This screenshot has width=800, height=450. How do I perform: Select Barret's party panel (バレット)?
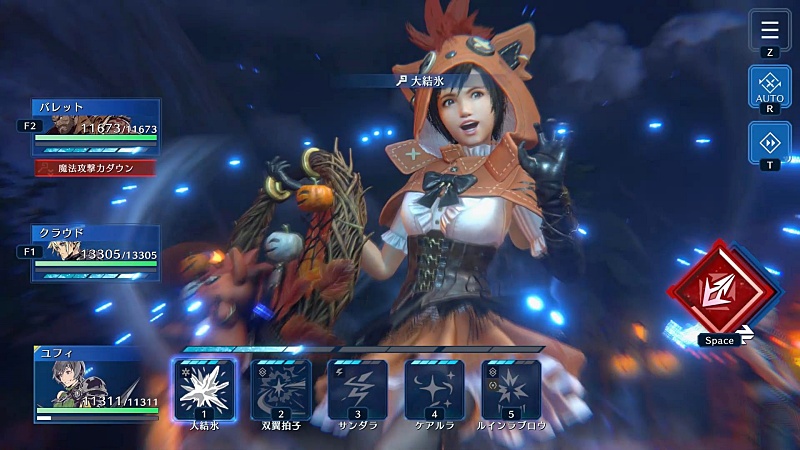(x=97, y=126)
